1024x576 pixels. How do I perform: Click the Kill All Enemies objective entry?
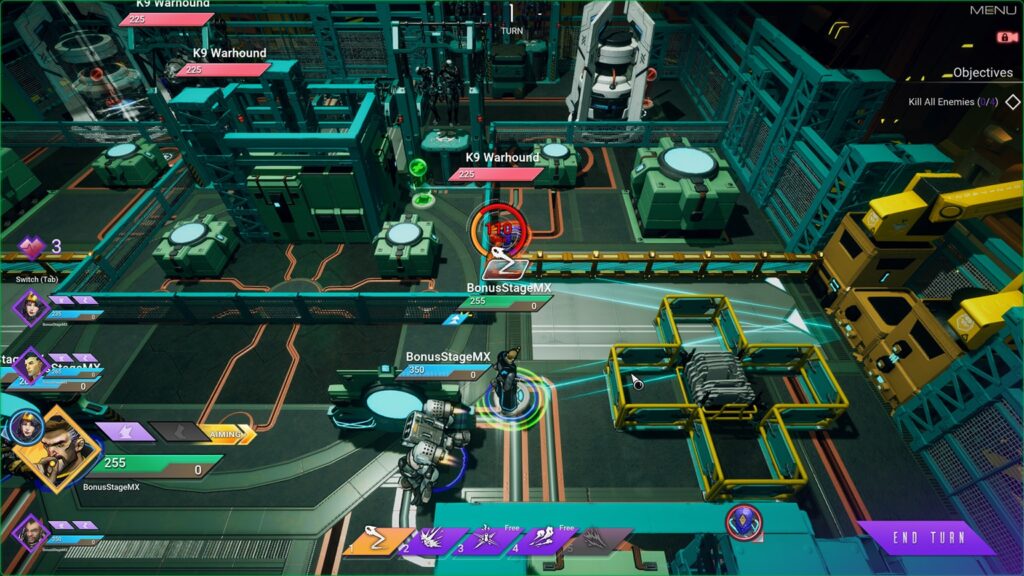pyautogui.click(x=944, y=102)
